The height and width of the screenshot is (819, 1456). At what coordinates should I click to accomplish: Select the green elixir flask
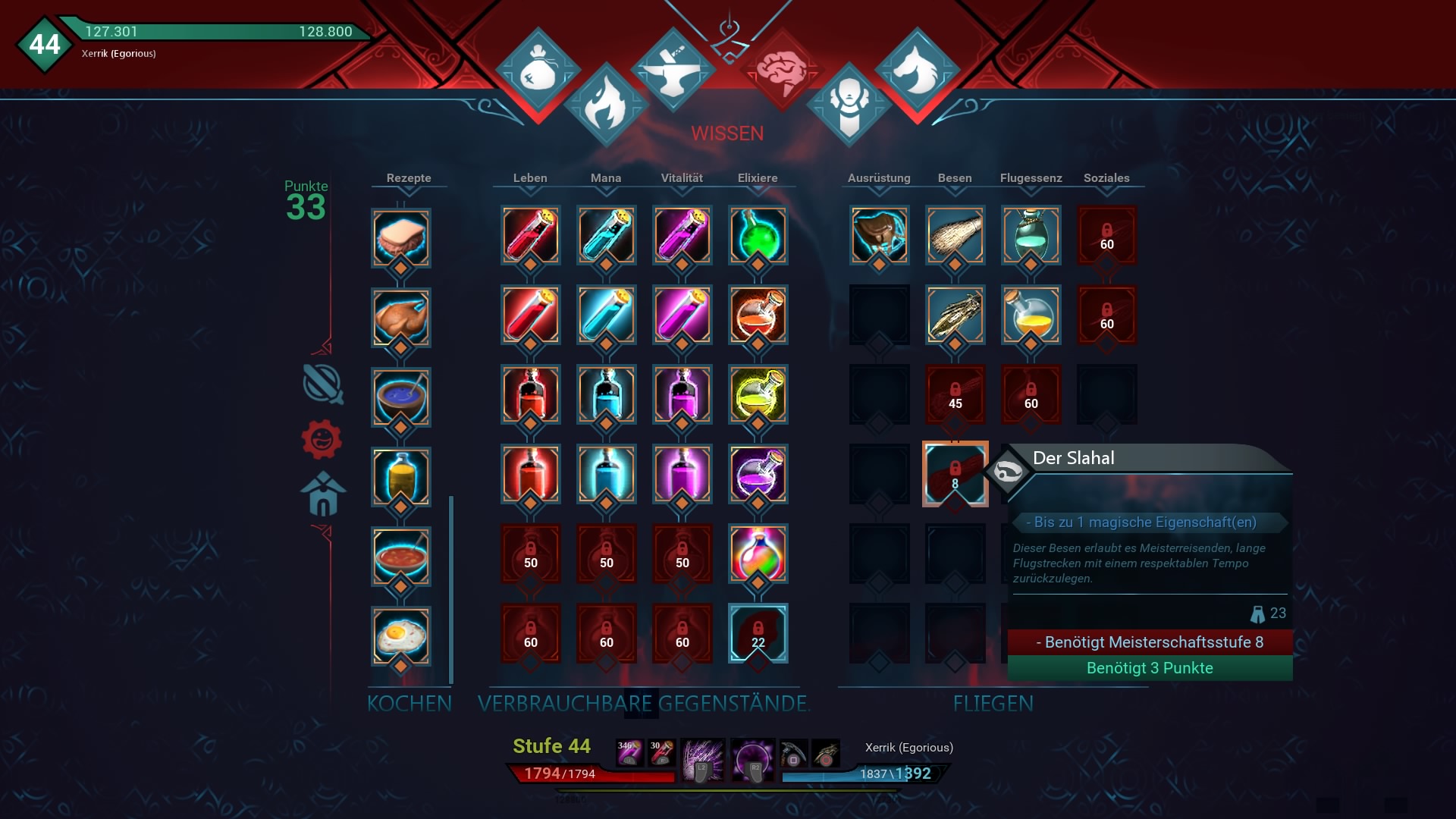pyautogui.click(x=758, y=235)
